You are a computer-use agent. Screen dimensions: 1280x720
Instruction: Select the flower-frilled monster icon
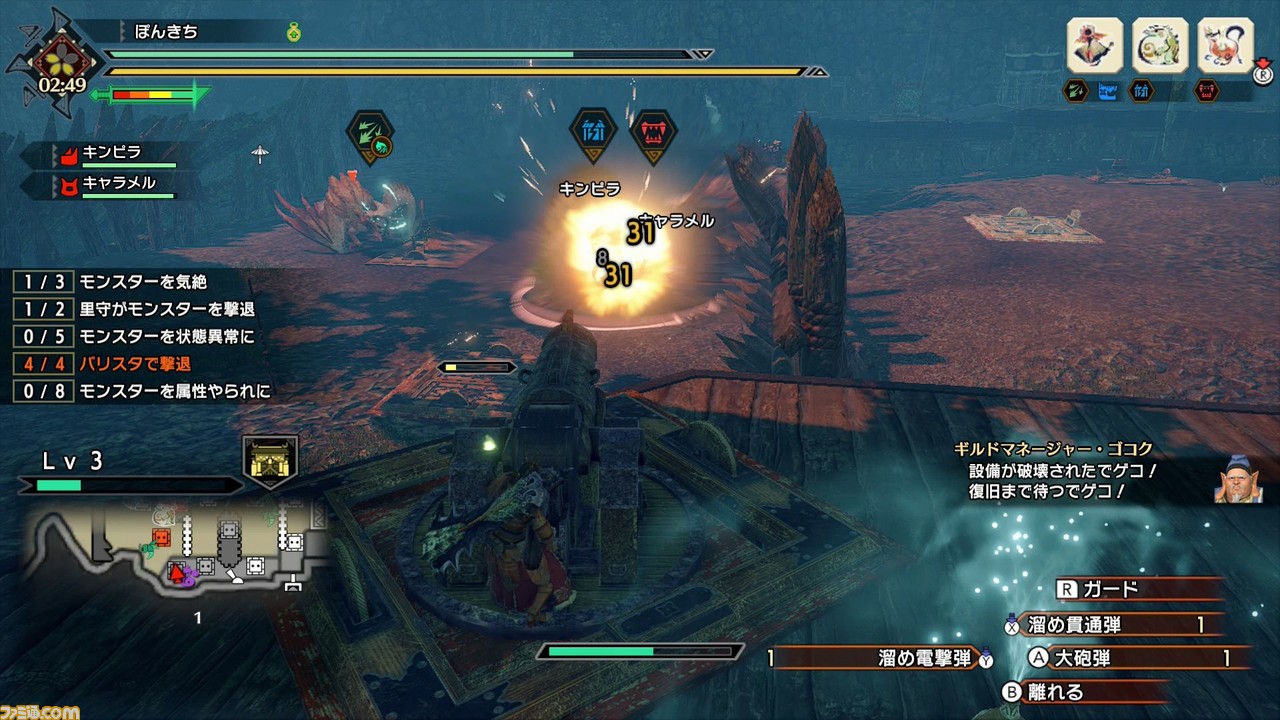click(x=1094, y=45)
